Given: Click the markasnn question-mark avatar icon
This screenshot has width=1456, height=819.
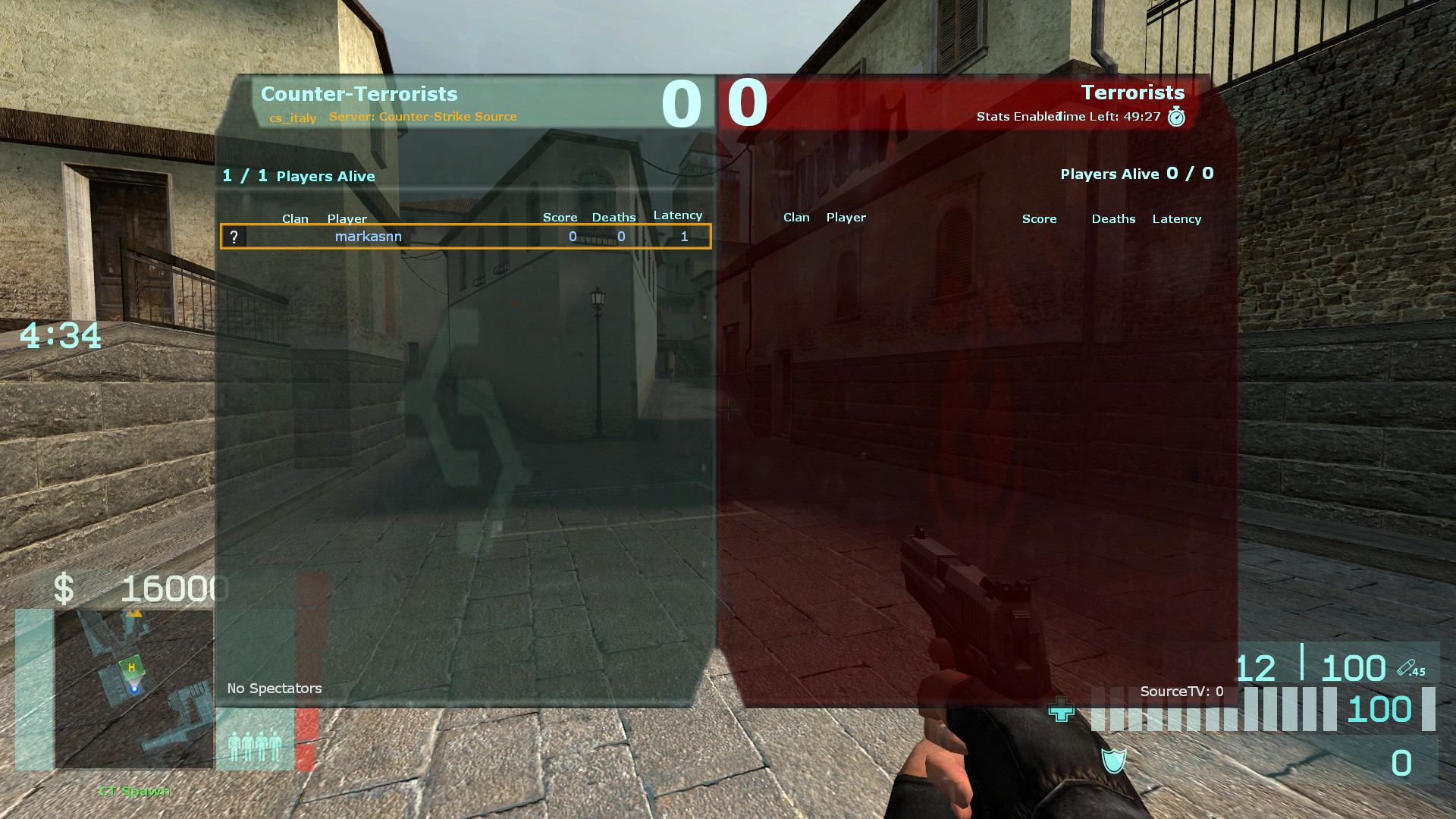Looking at the screenshot, I should 235,237.
